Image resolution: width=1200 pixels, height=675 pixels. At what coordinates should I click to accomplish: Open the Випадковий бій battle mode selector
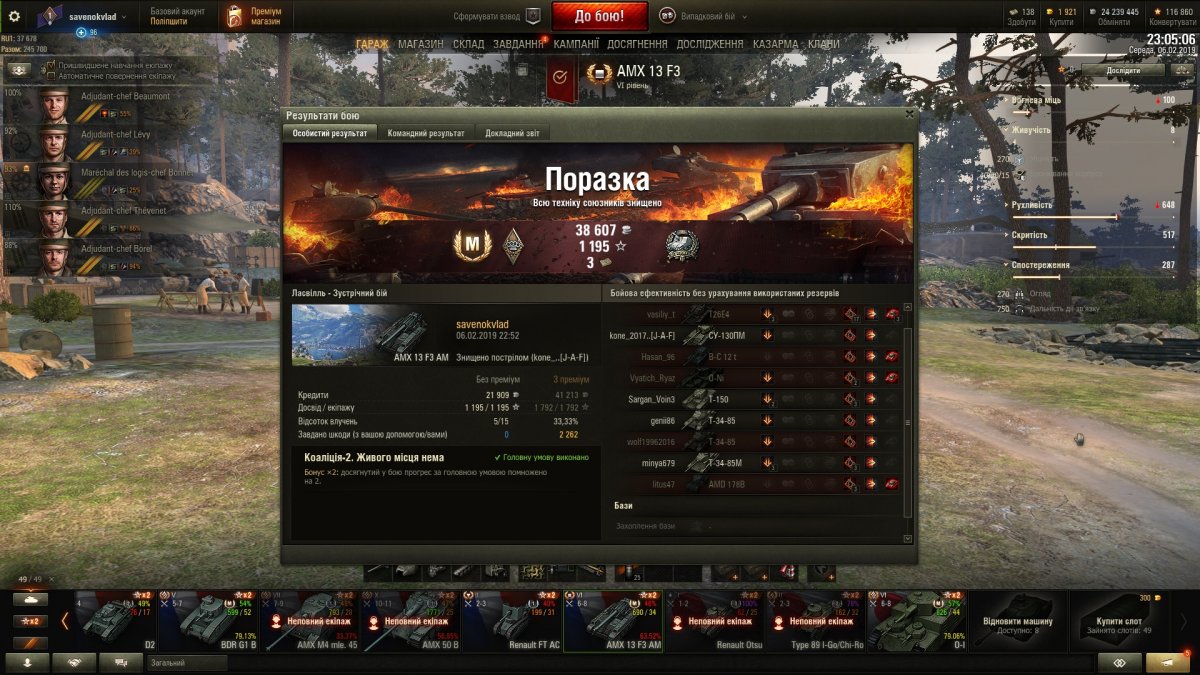700,16
